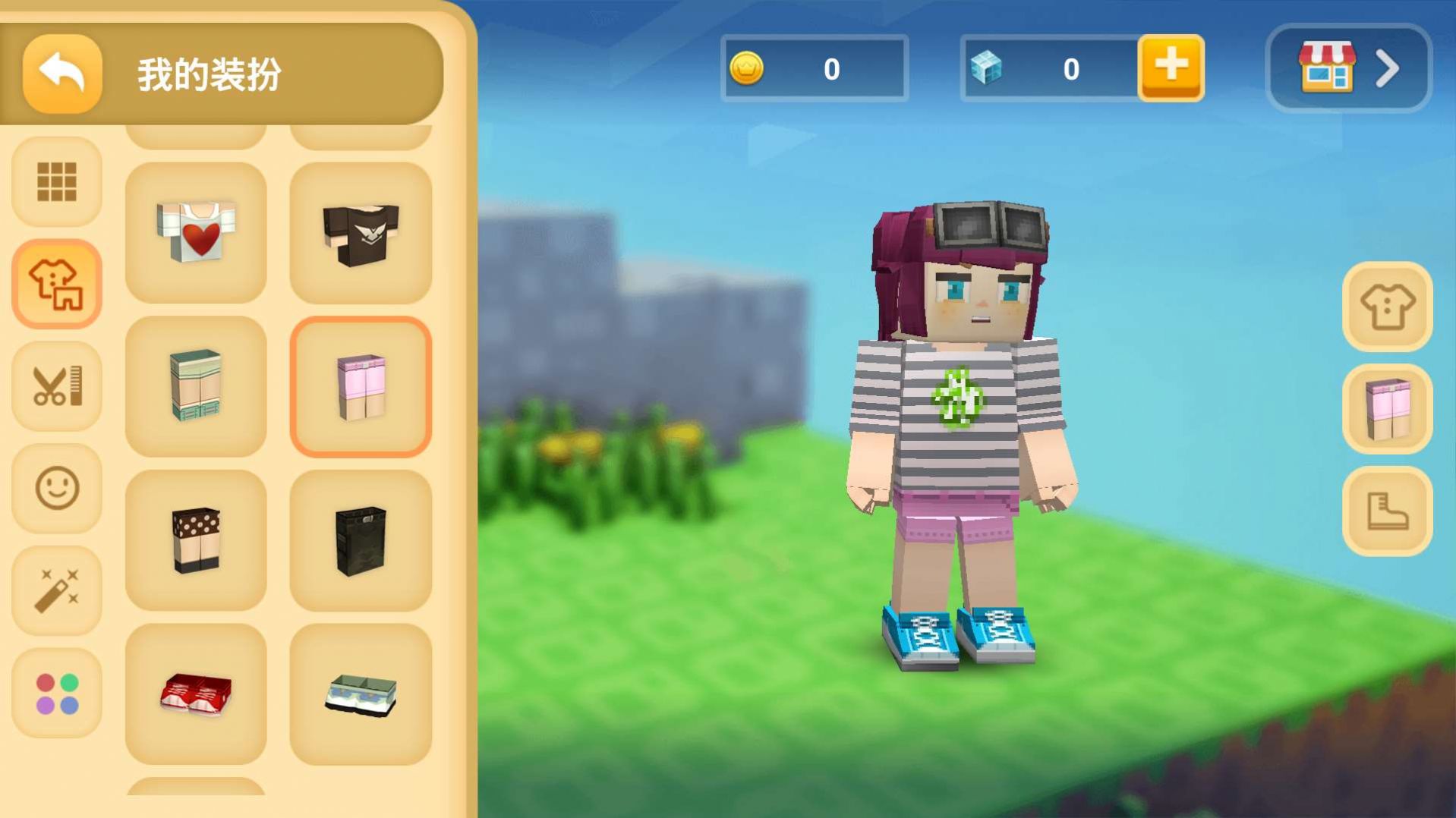
Task: Choose the brown polka-dot skirt
Action: (196, 540)
